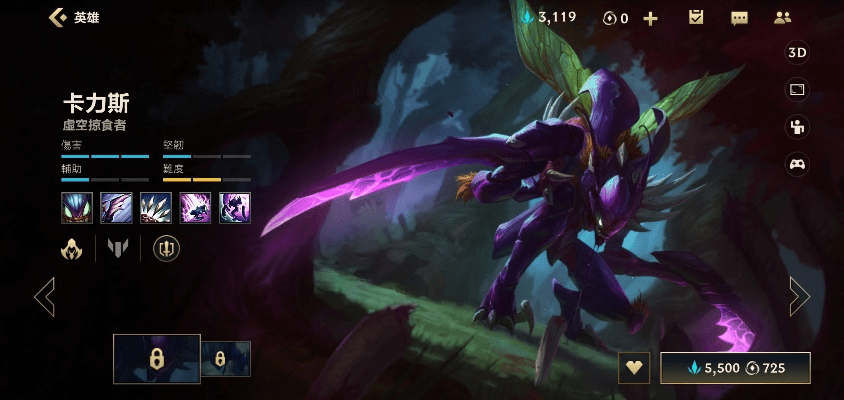844x400 pixels.
Task: View the leap ability icon
Action: coord(195,207)
